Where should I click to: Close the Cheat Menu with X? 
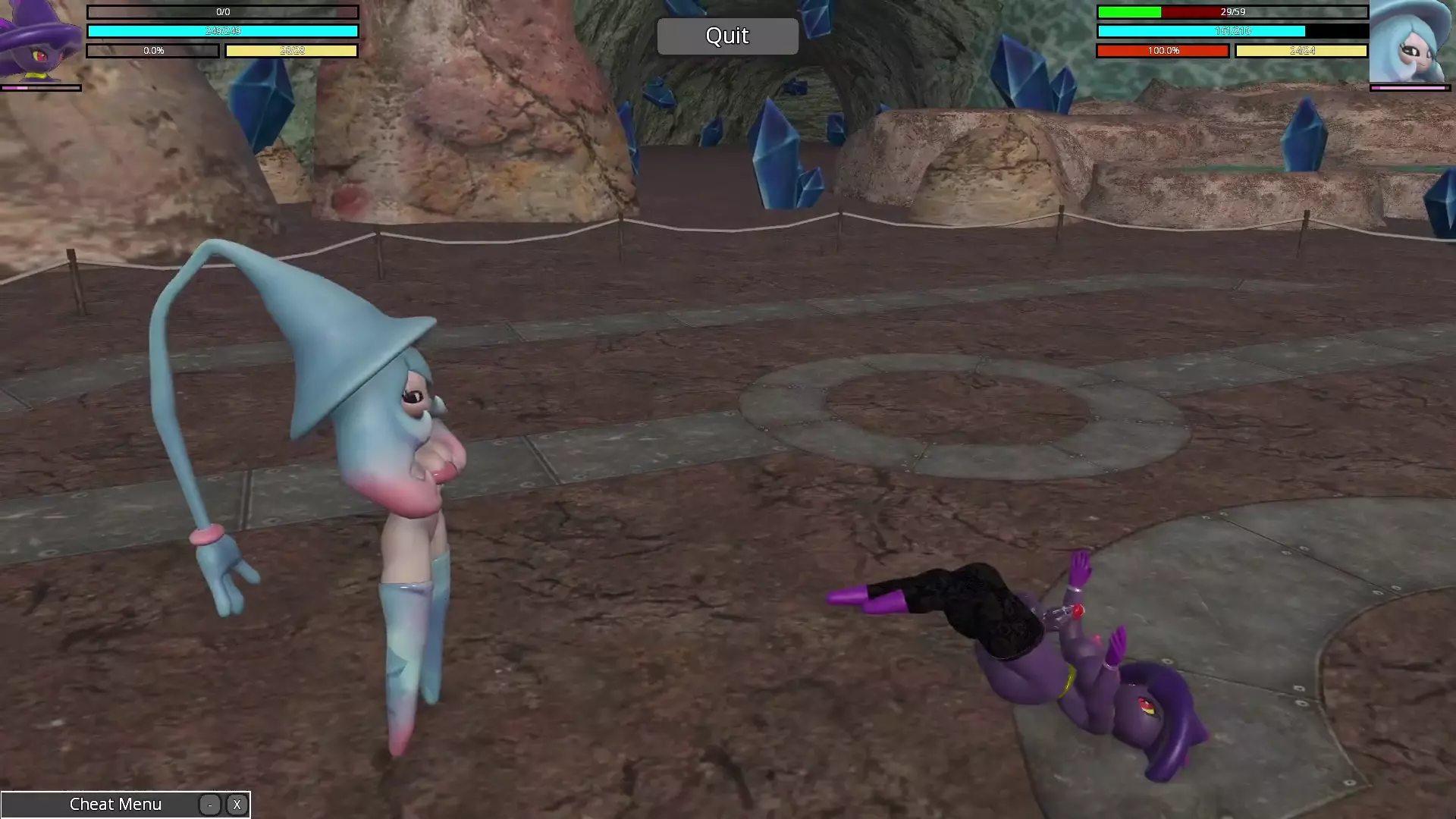click(237, 805)
